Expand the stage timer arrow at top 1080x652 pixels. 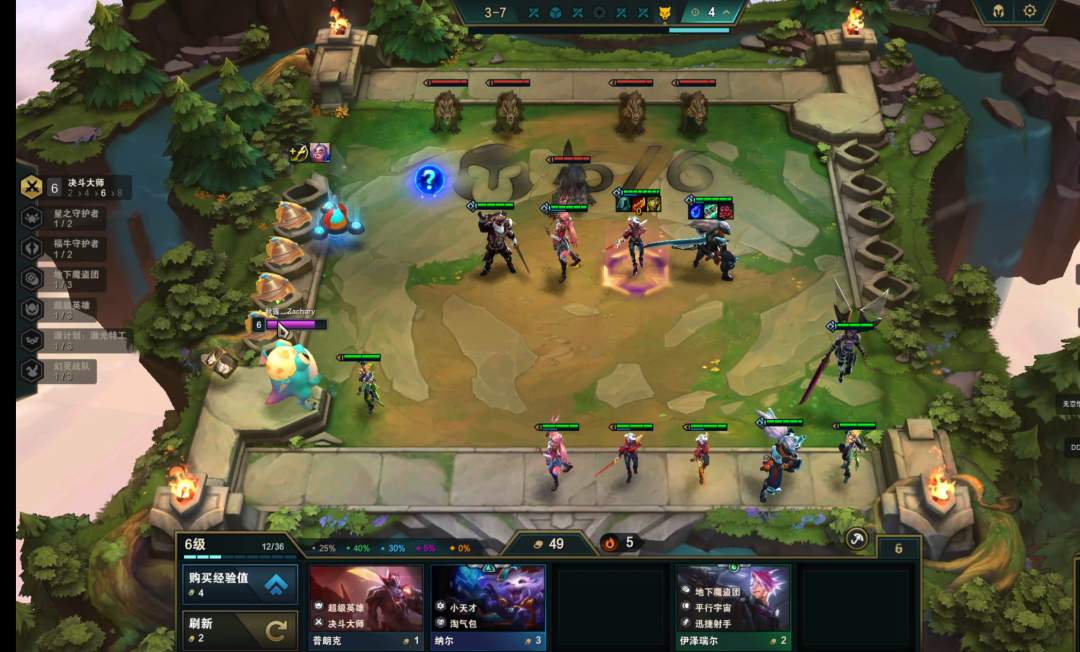(x=728, y=12)
